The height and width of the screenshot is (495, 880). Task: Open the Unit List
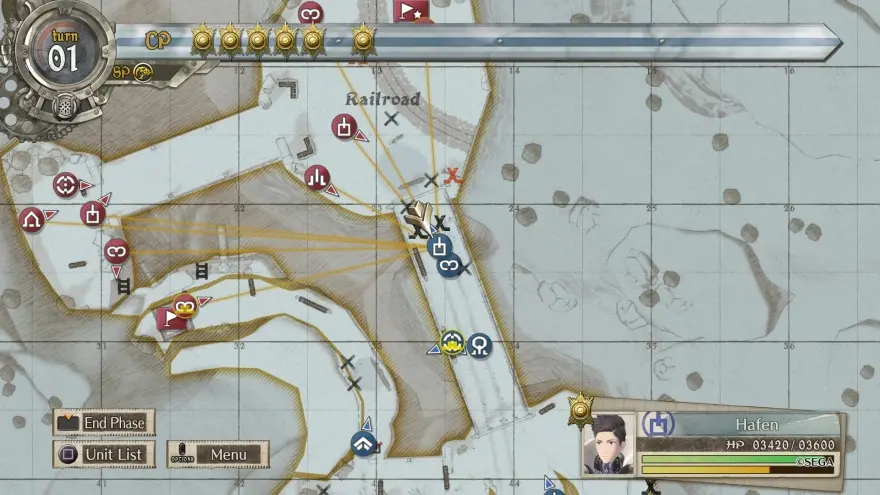click(104, 455)
